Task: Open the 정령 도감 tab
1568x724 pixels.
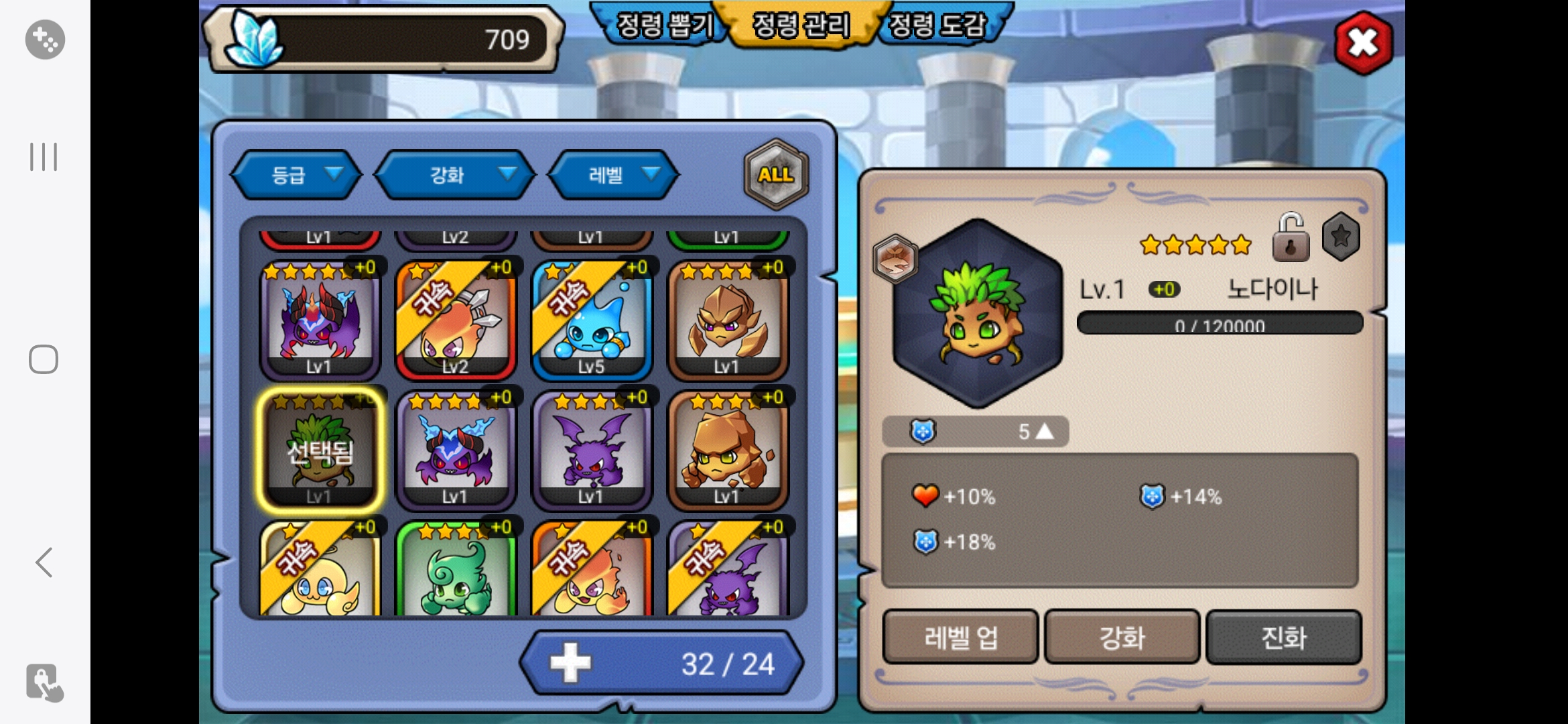Action: point(938,25)
